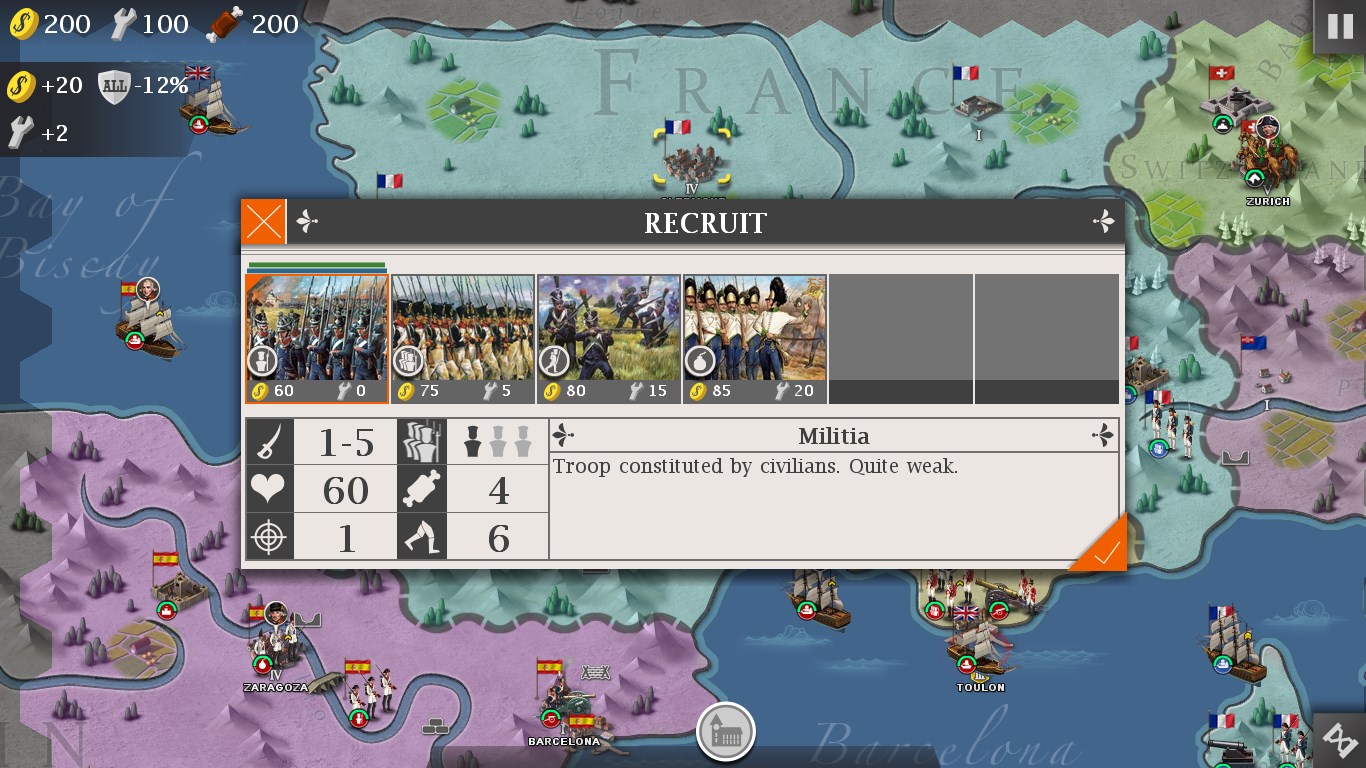Image resolution: width=1366 pixels, height=768 pixels.
Task: Select the grenadier unit costing 85 gold
Action: pos(755,339)
